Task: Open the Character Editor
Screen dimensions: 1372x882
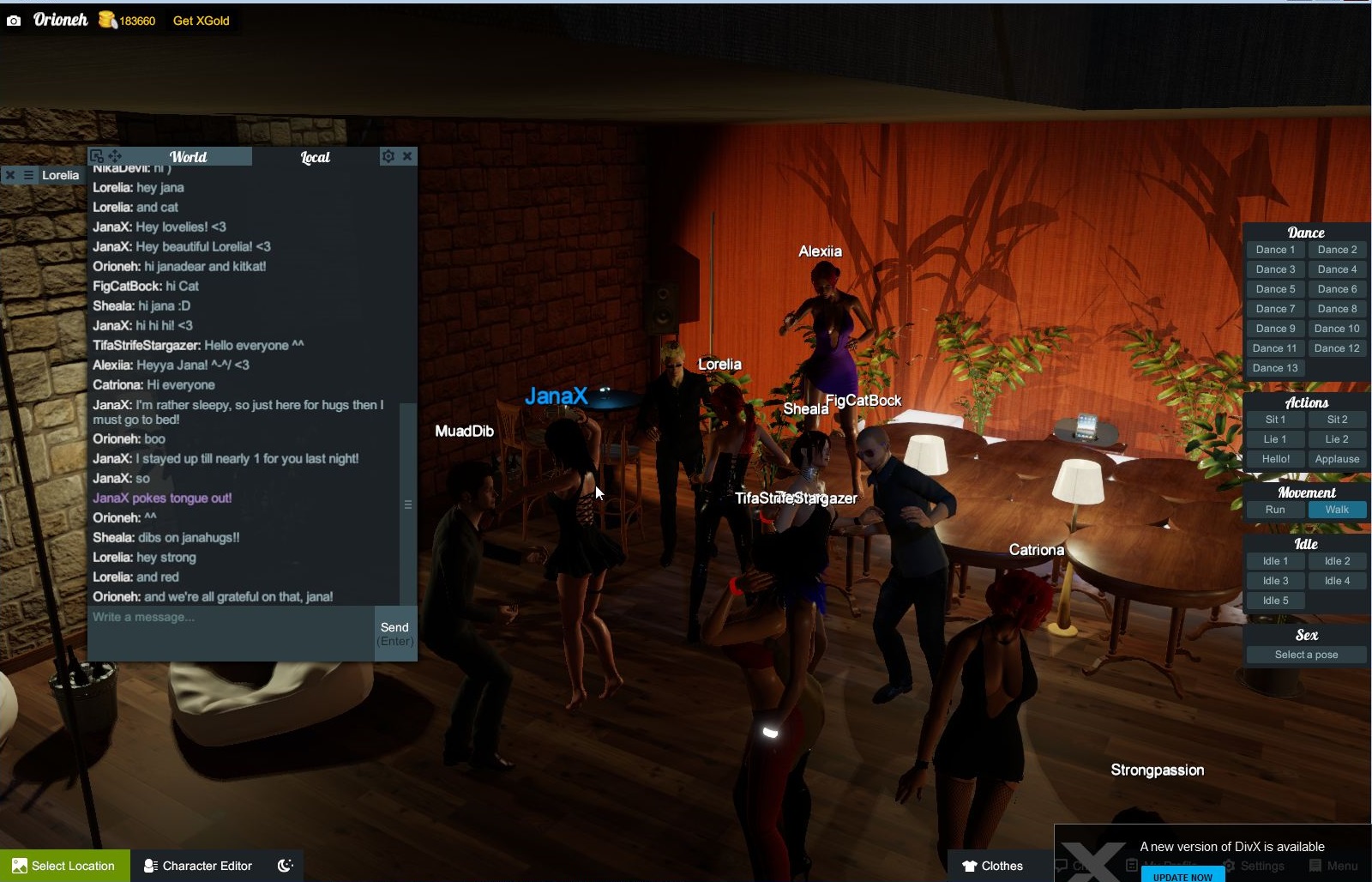Action: (198, 866)
